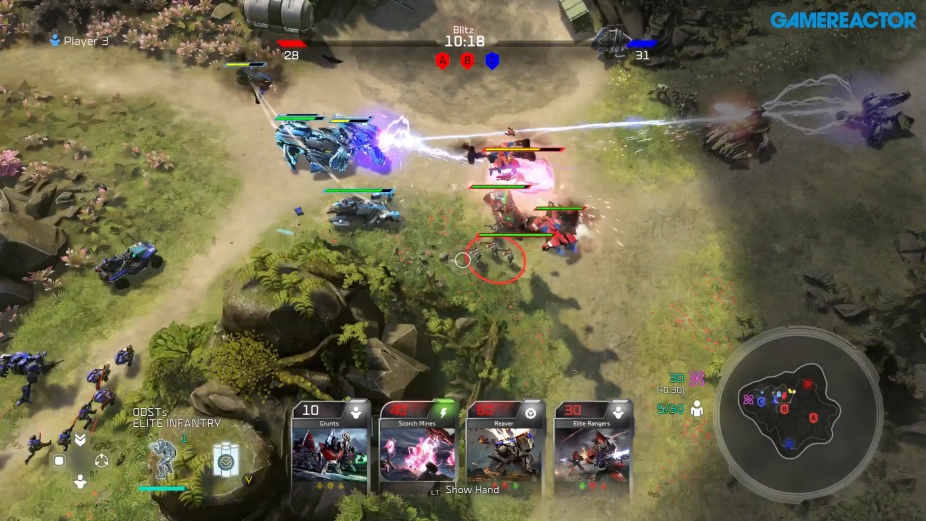The height and width of the screenshot is (521, 926).
Task: Click control point B indicator under timer
Action: click(x=467, y=61)
